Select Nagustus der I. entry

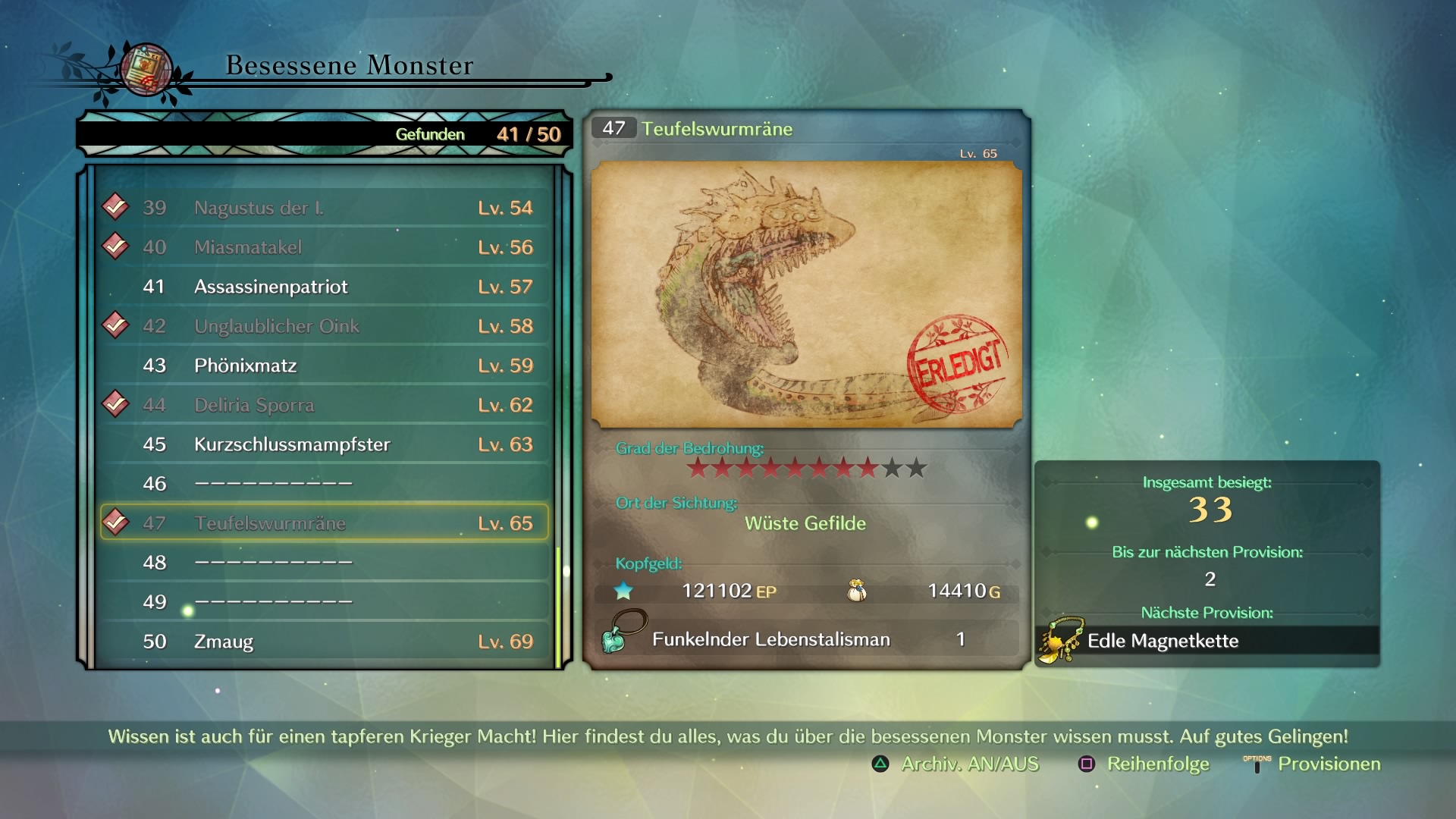click(325, 208)
